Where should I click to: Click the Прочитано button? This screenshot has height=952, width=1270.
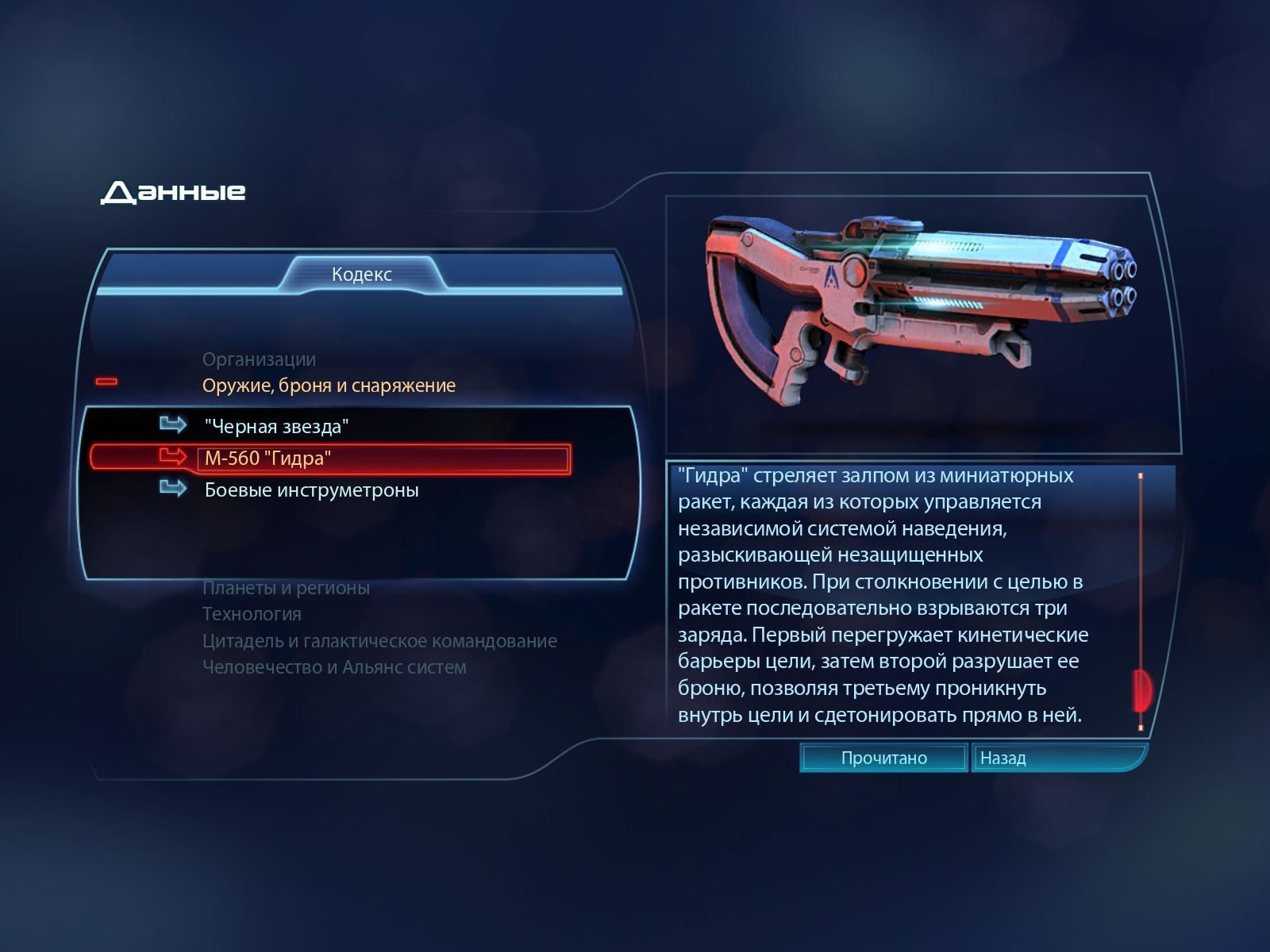click(x=883, y=758)
